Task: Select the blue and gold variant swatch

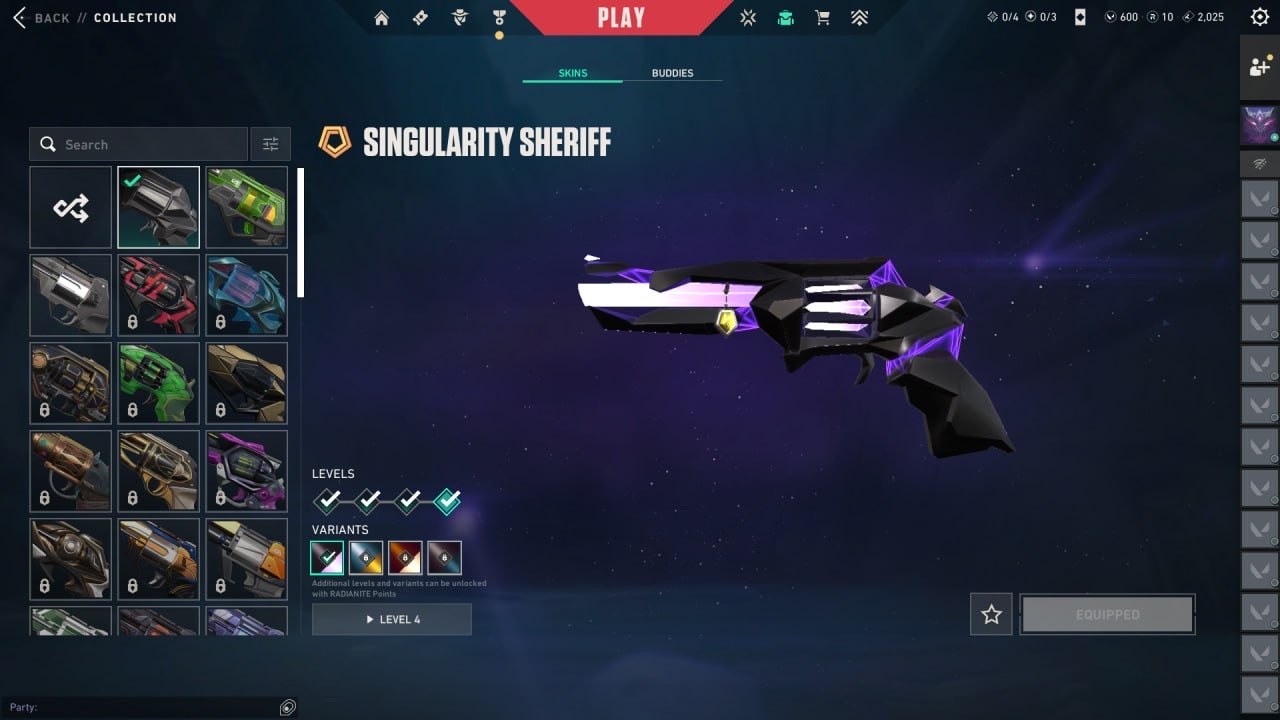Action: click(x=366, y=558)
